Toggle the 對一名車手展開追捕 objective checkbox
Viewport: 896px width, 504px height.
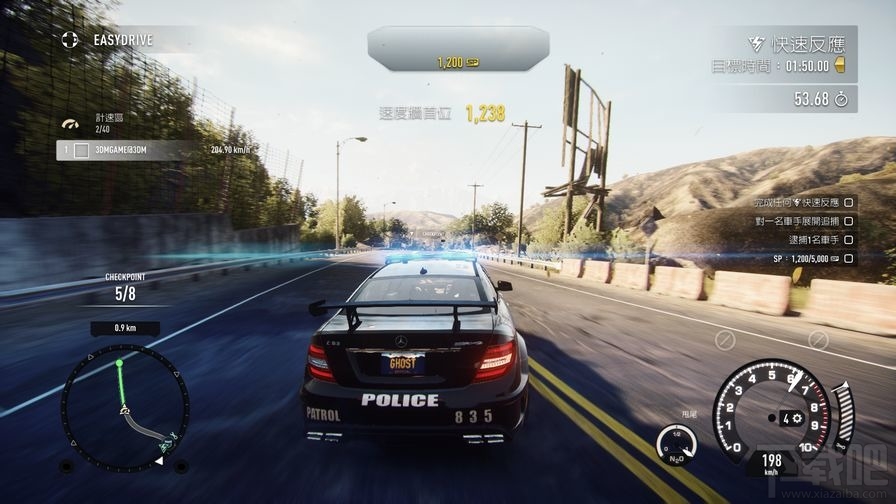tap(849, 220)
